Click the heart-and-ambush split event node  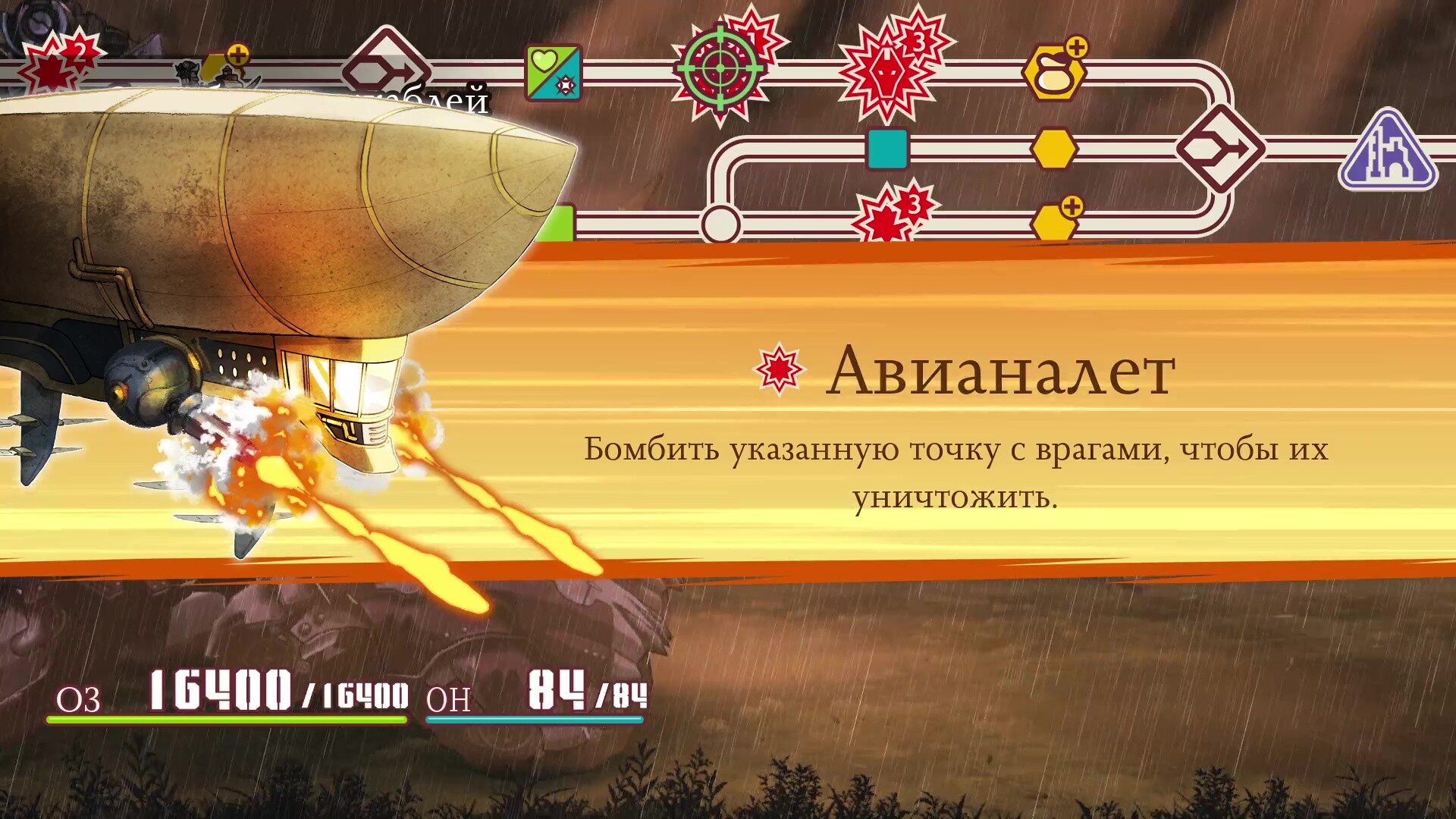[x=554, y=72]
